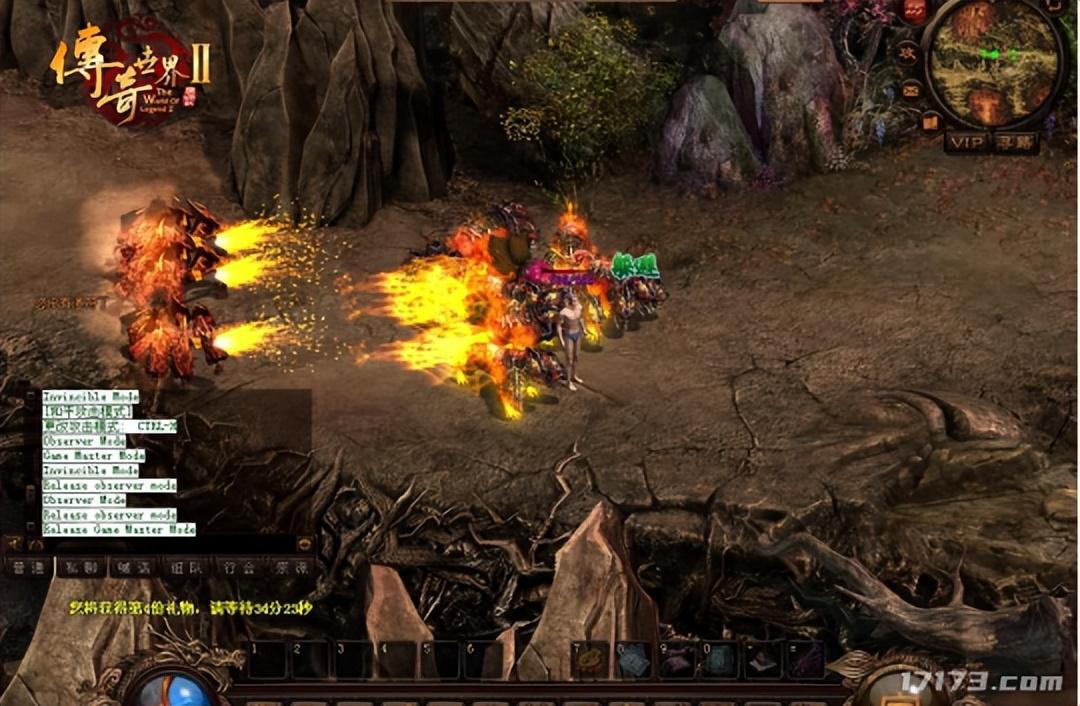This screenshot has width=1080, height=706.
Task: Open the mail envelope icon
Action: pyautogui.click(x=911, y=90)
